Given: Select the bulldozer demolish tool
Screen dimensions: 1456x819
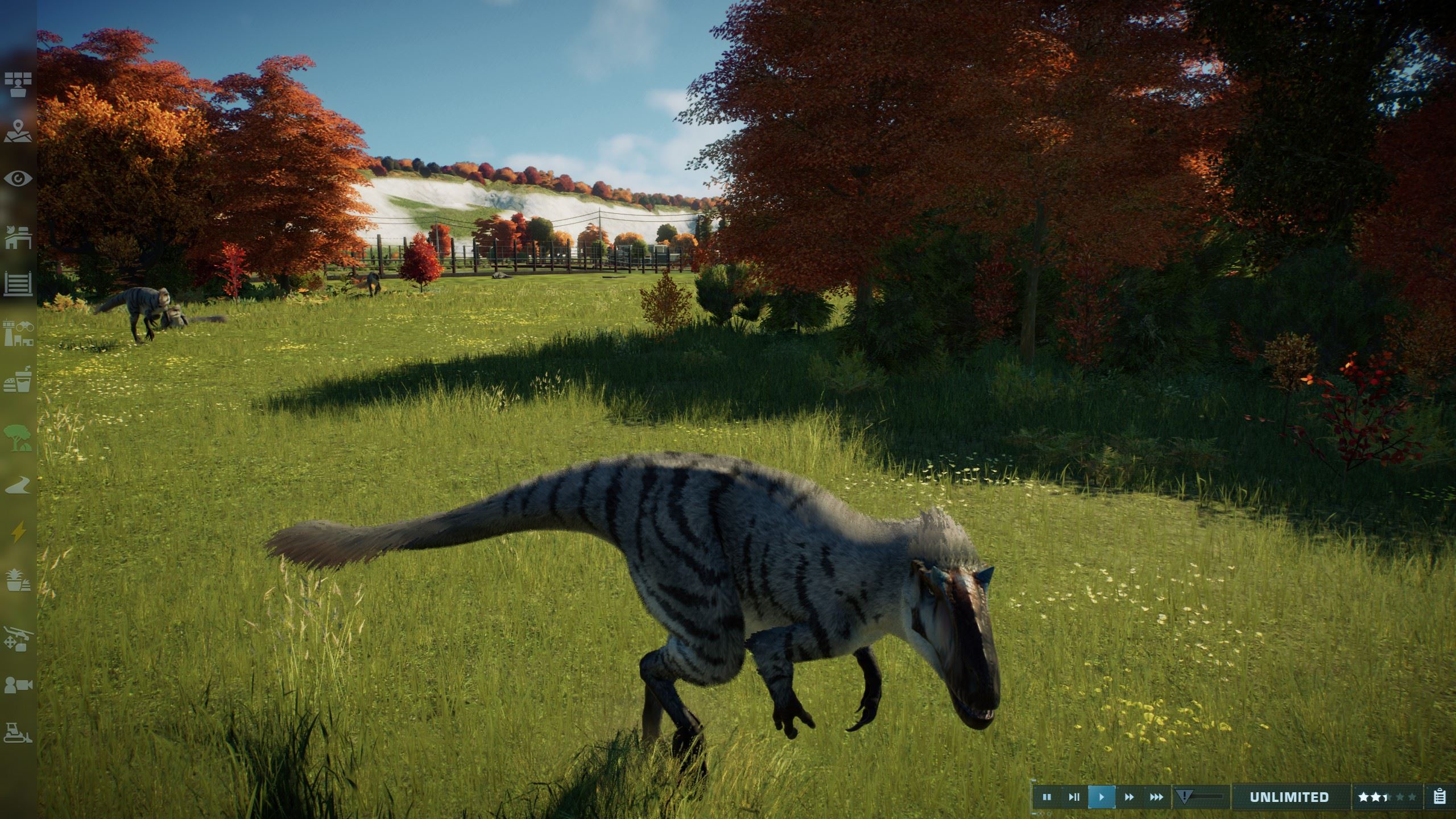Looking at the screenshot, I should (18, 733).
